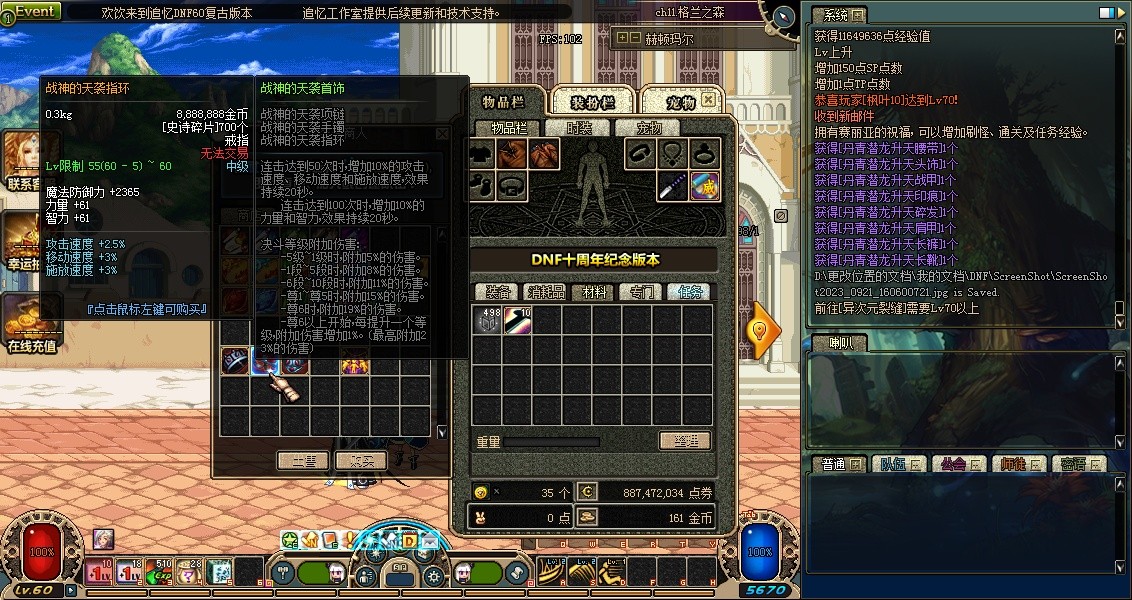1132x600 pixels.
Task: Open the 时装 sub-tab in inventory
Action: click(579, 128)
